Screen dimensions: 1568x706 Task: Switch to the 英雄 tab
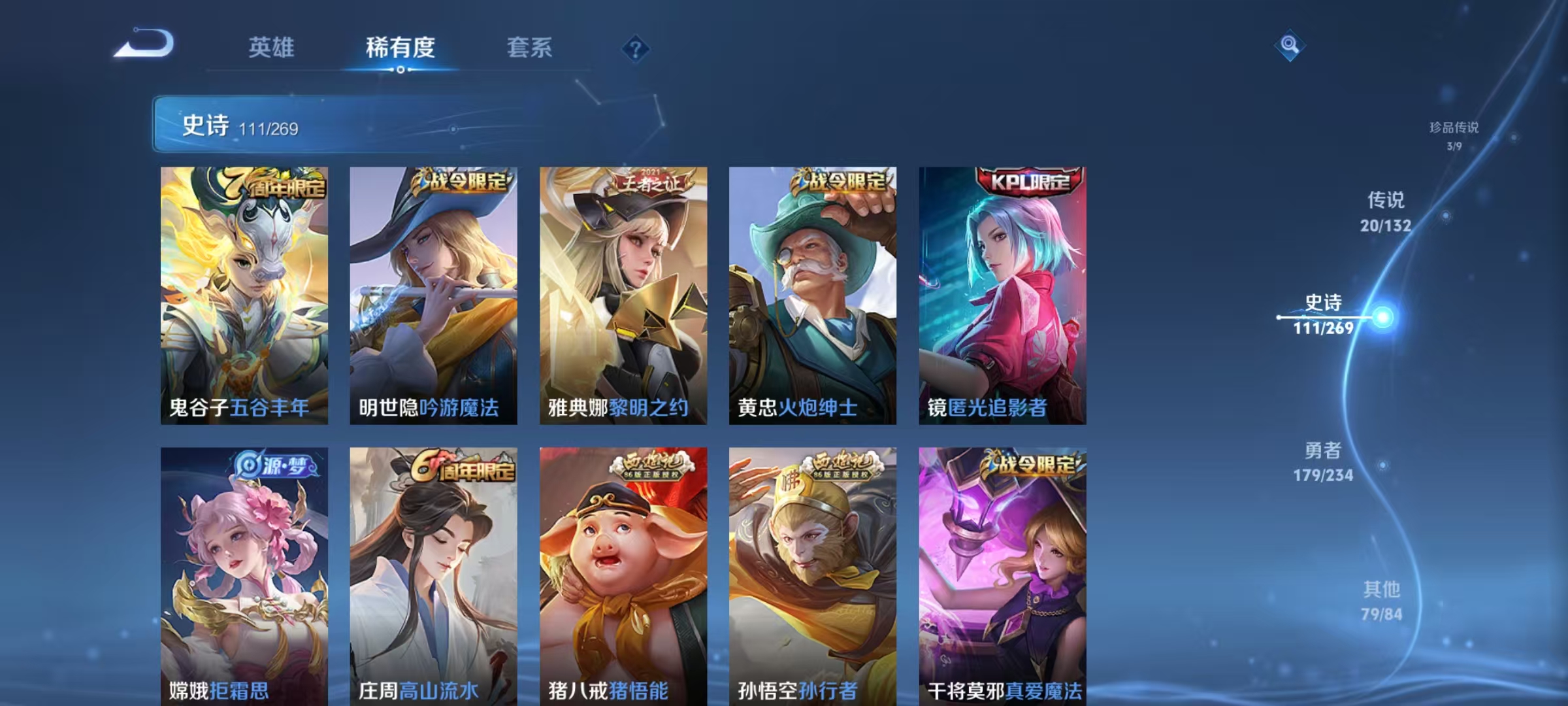[x=272, y=47]
